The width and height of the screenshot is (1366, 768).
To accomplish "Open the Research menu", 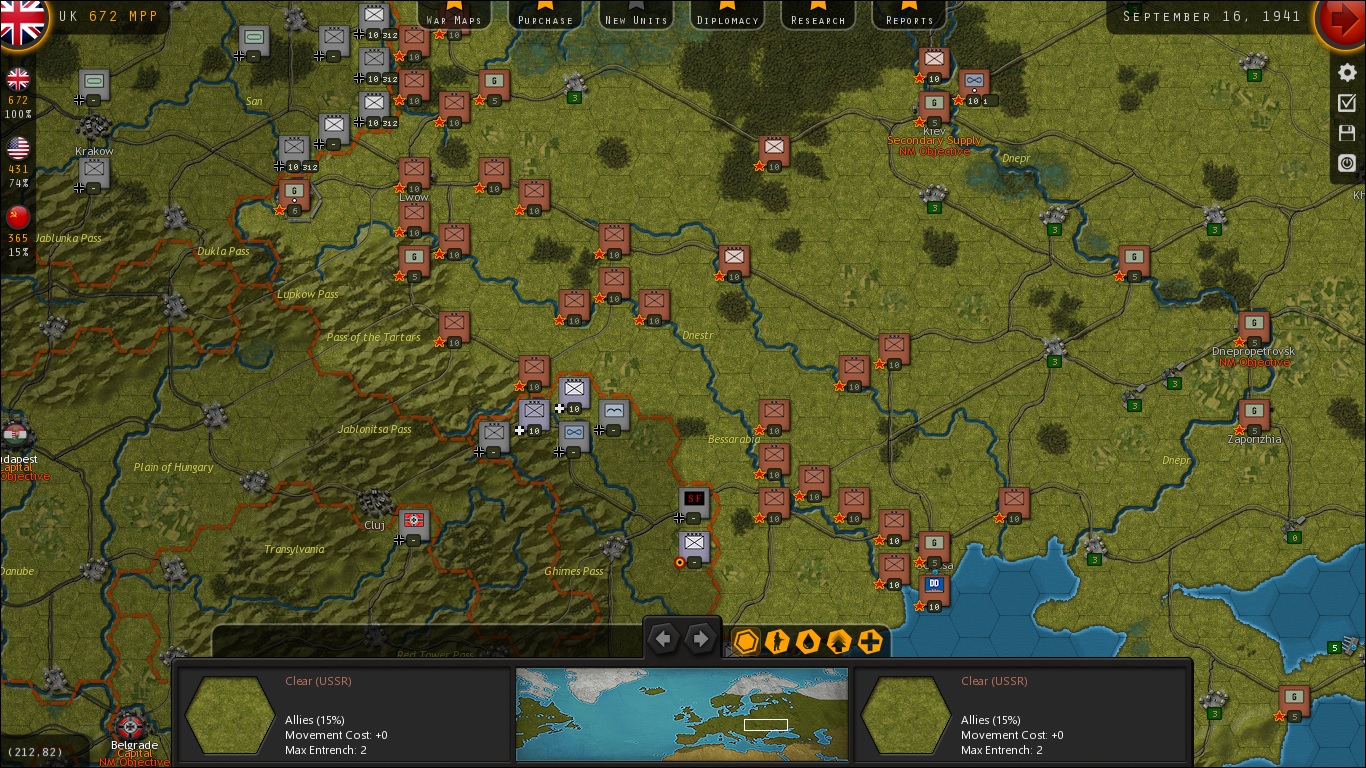I will (817, 16).
